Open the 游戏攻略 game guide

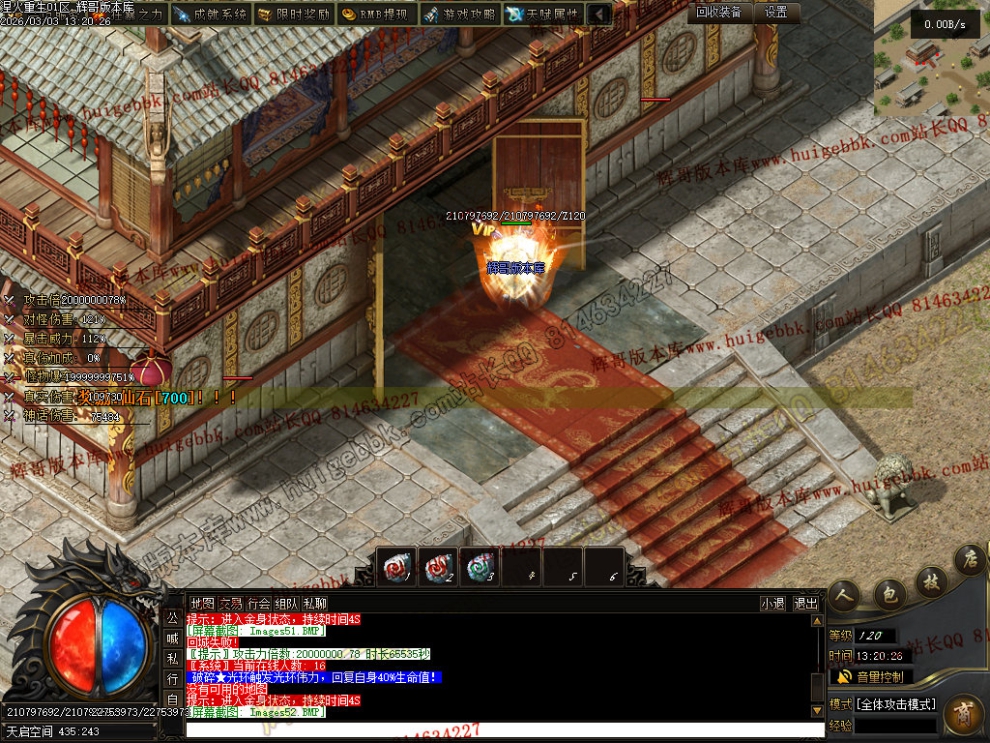click(459, 14)
